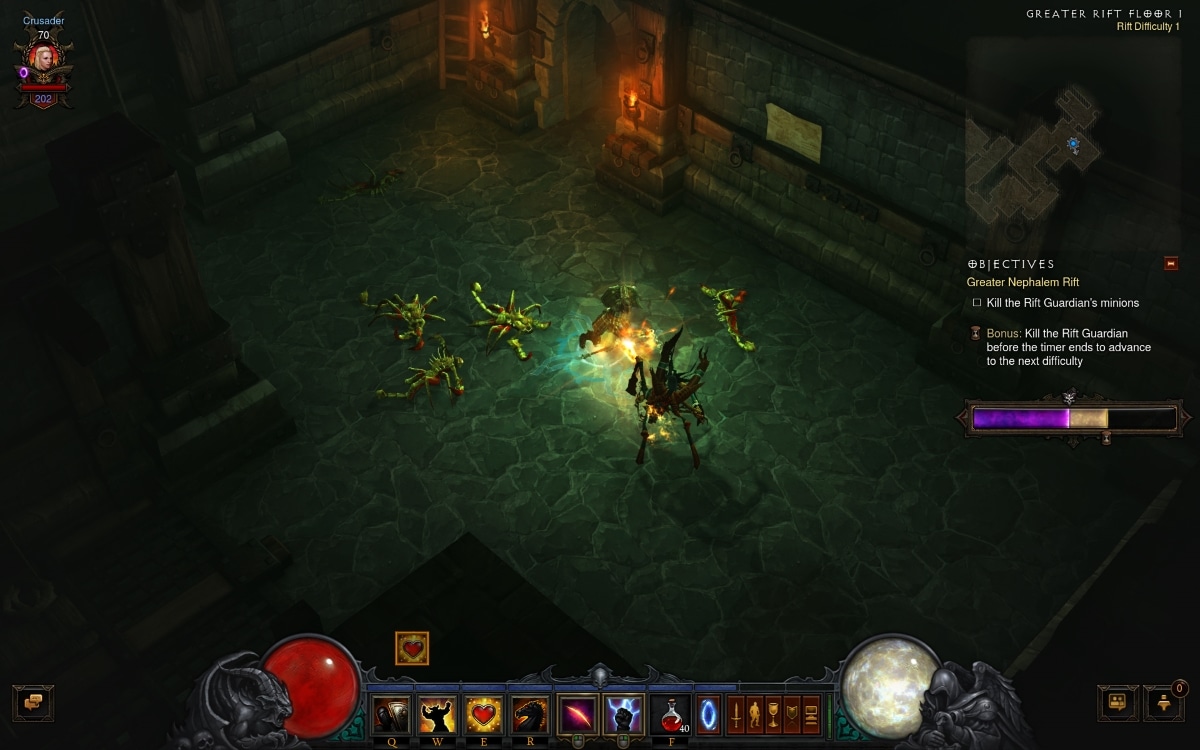Activate the lightning fist secondary skill

coord(624,715)
